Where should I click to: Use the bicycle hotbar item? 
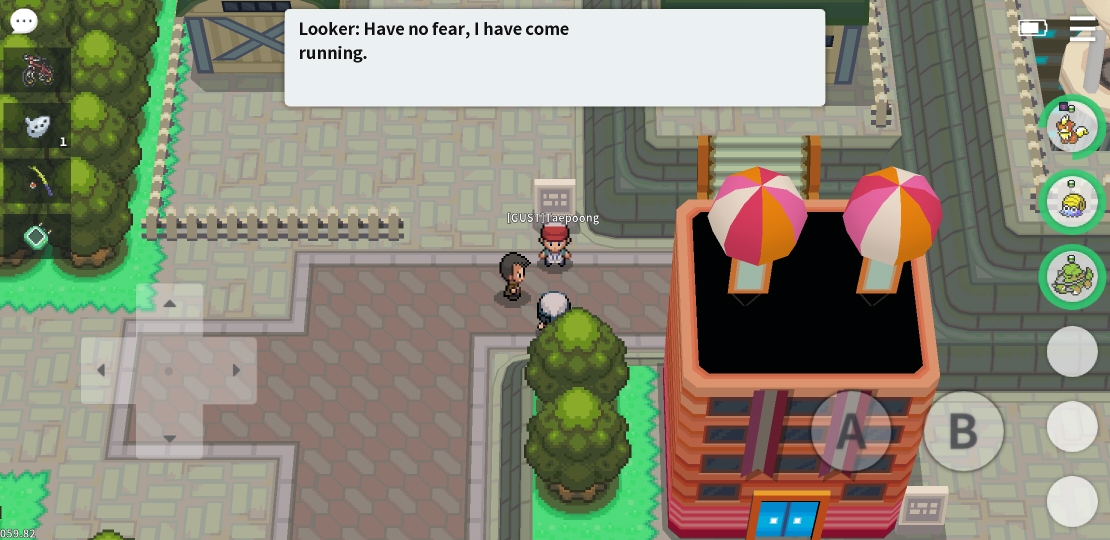(x=37, y=70)
